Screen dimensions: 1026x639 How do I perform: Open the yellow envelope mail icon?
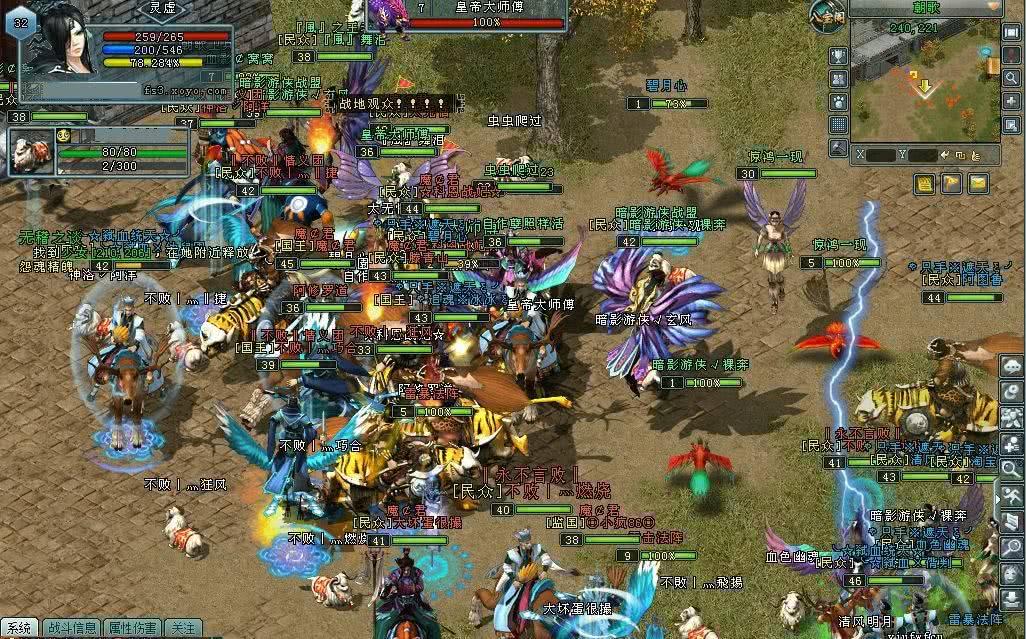click(x=977, y=183)
